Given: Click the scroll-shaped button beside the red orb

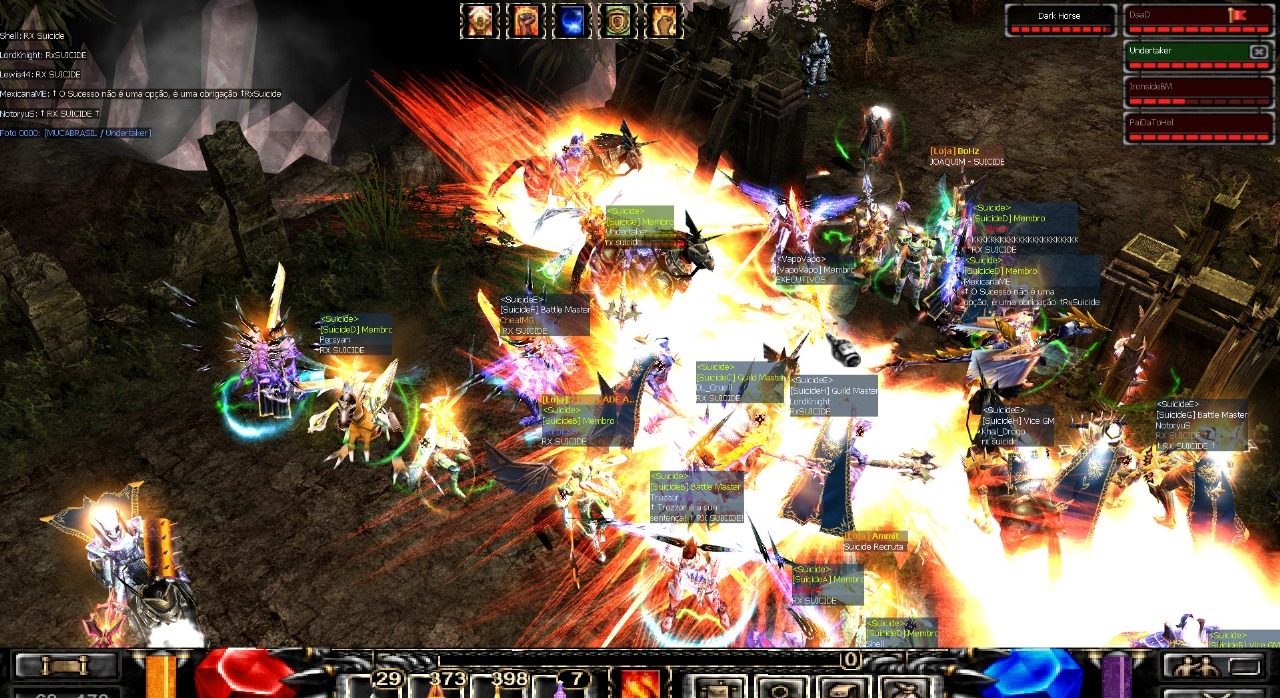Looking at the screenshot, I should [66, 665].
